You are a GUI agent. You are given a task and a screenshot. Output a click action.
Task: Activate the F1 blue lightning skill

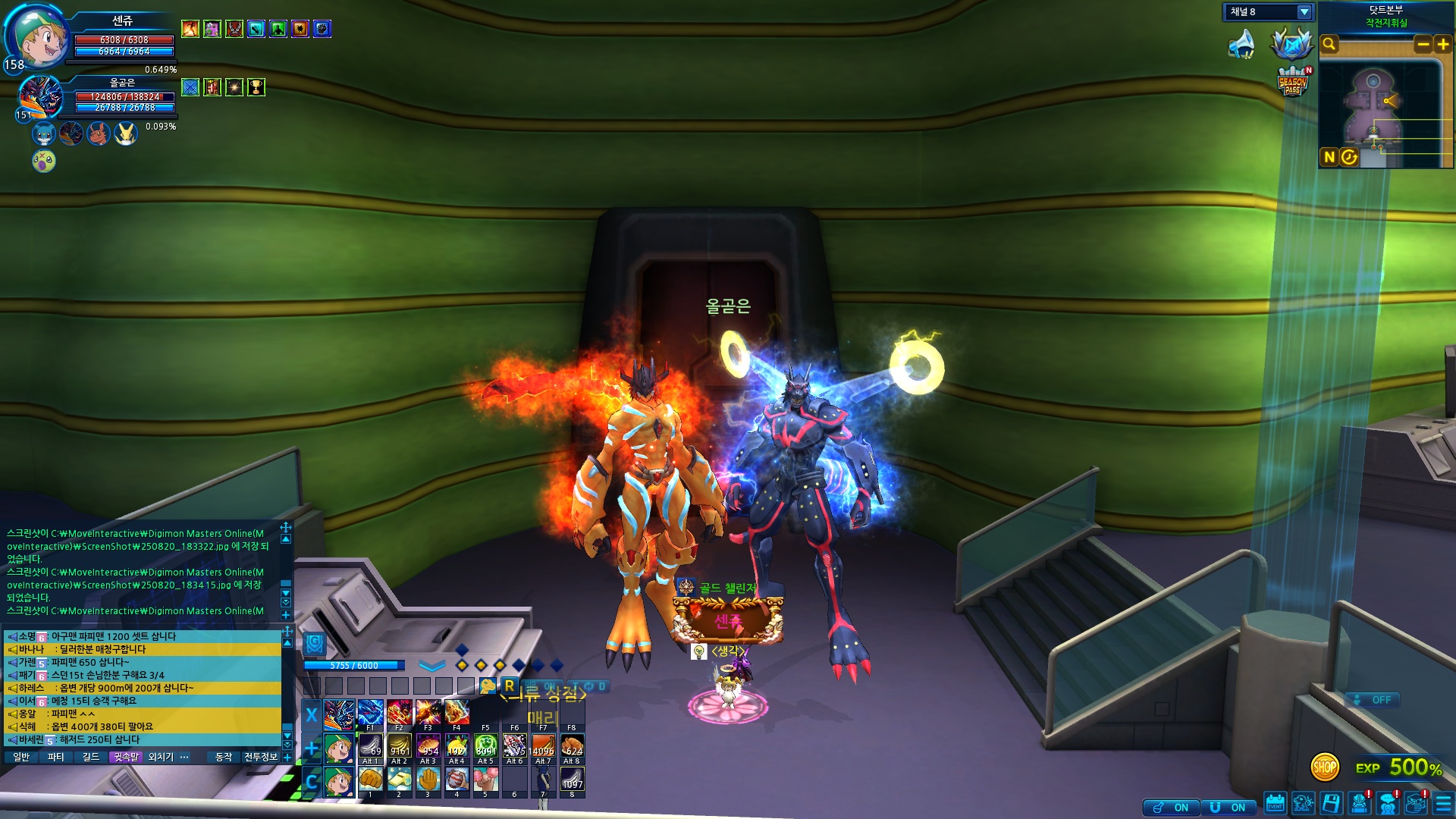(x=371, y=713)
